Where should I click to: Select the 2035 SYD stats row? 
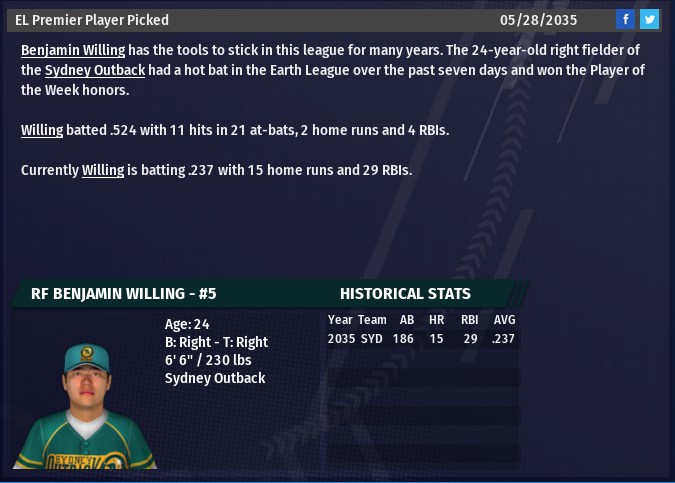point(422,339)
